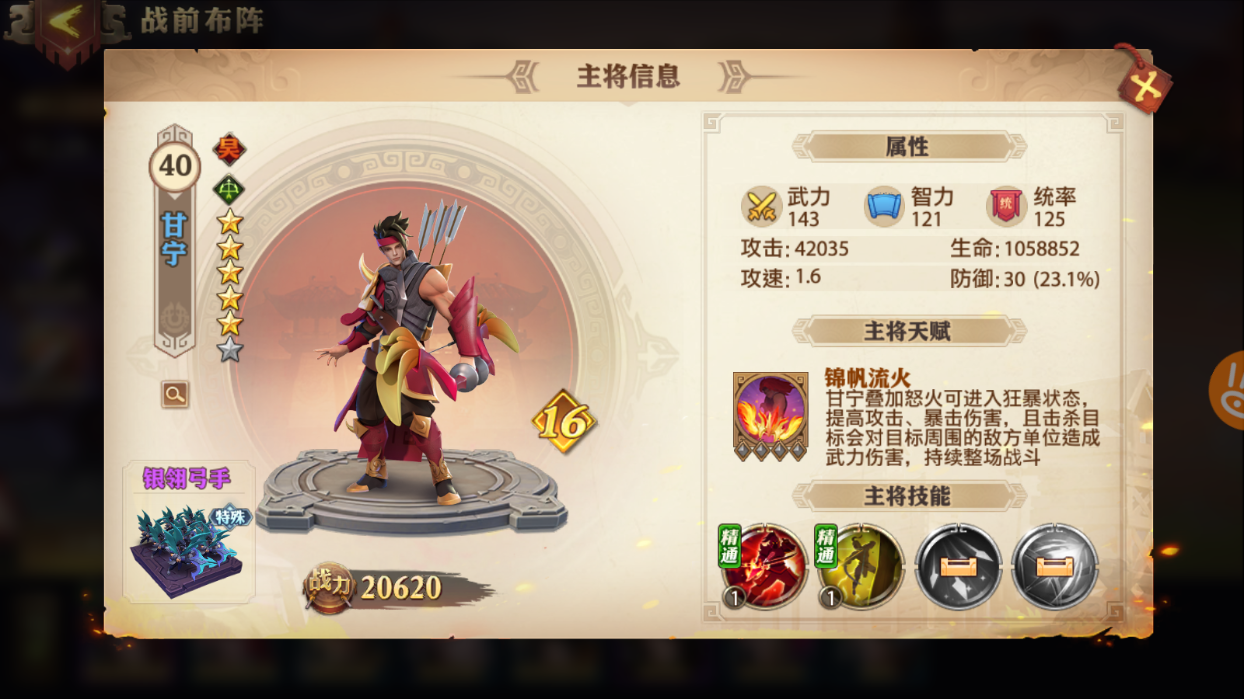Click the third locked skill slot
The image size is (1244, 699).
pyautogui.click(x=958, y=566)
